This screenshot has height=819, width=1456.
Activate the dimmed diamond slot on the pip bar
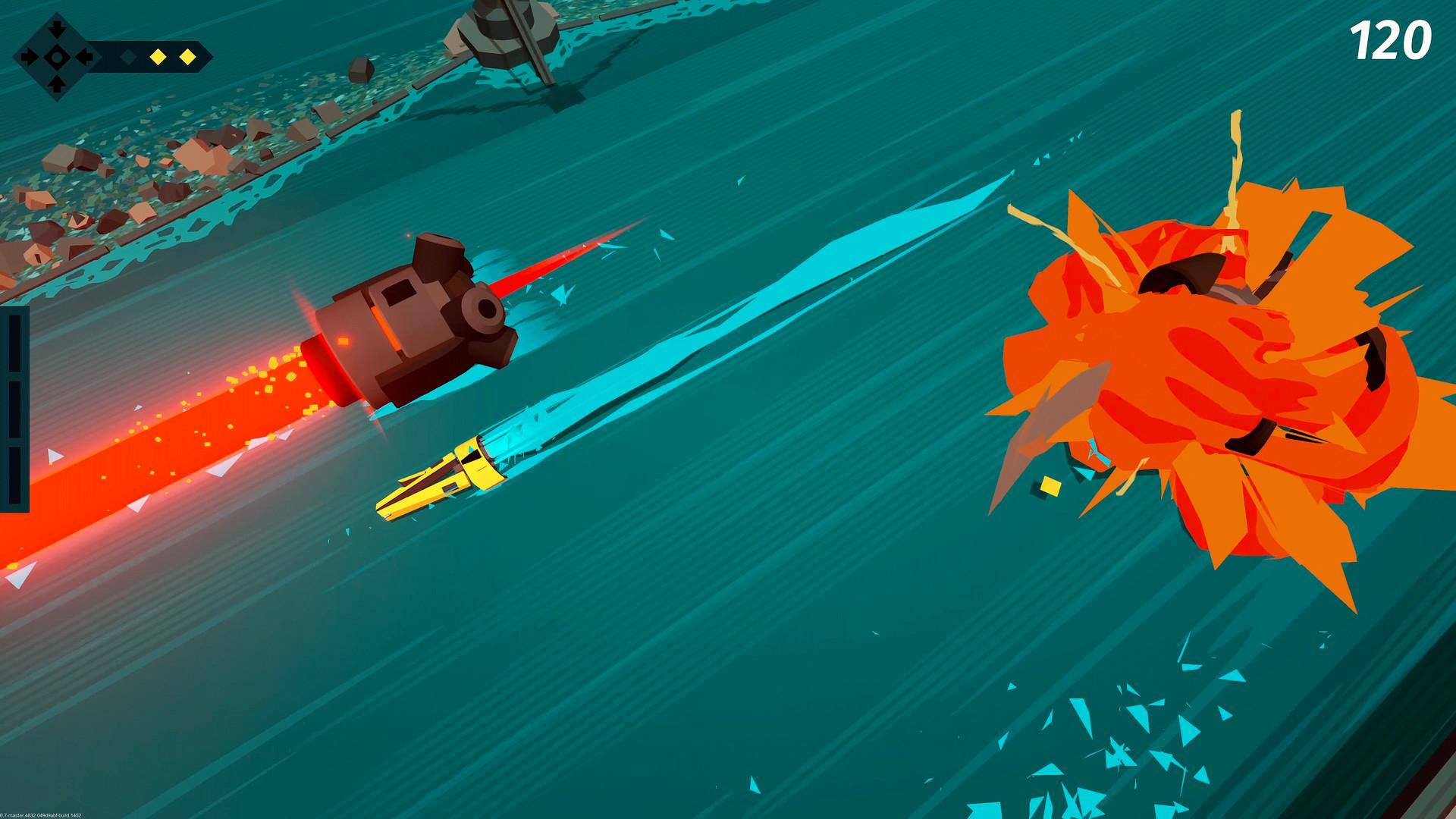pyautogui.click(x=128, y=57)
